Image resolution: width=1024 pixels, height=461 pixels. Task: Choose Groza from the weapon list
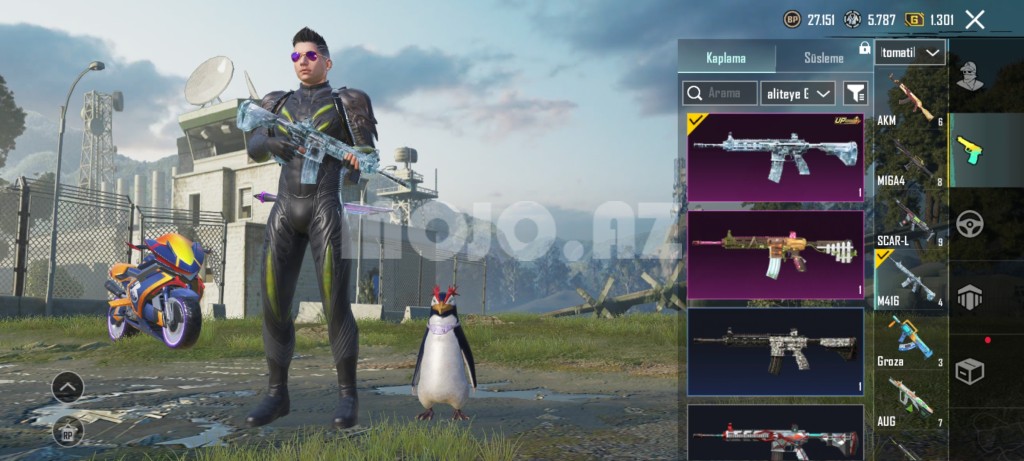point(910,340)
